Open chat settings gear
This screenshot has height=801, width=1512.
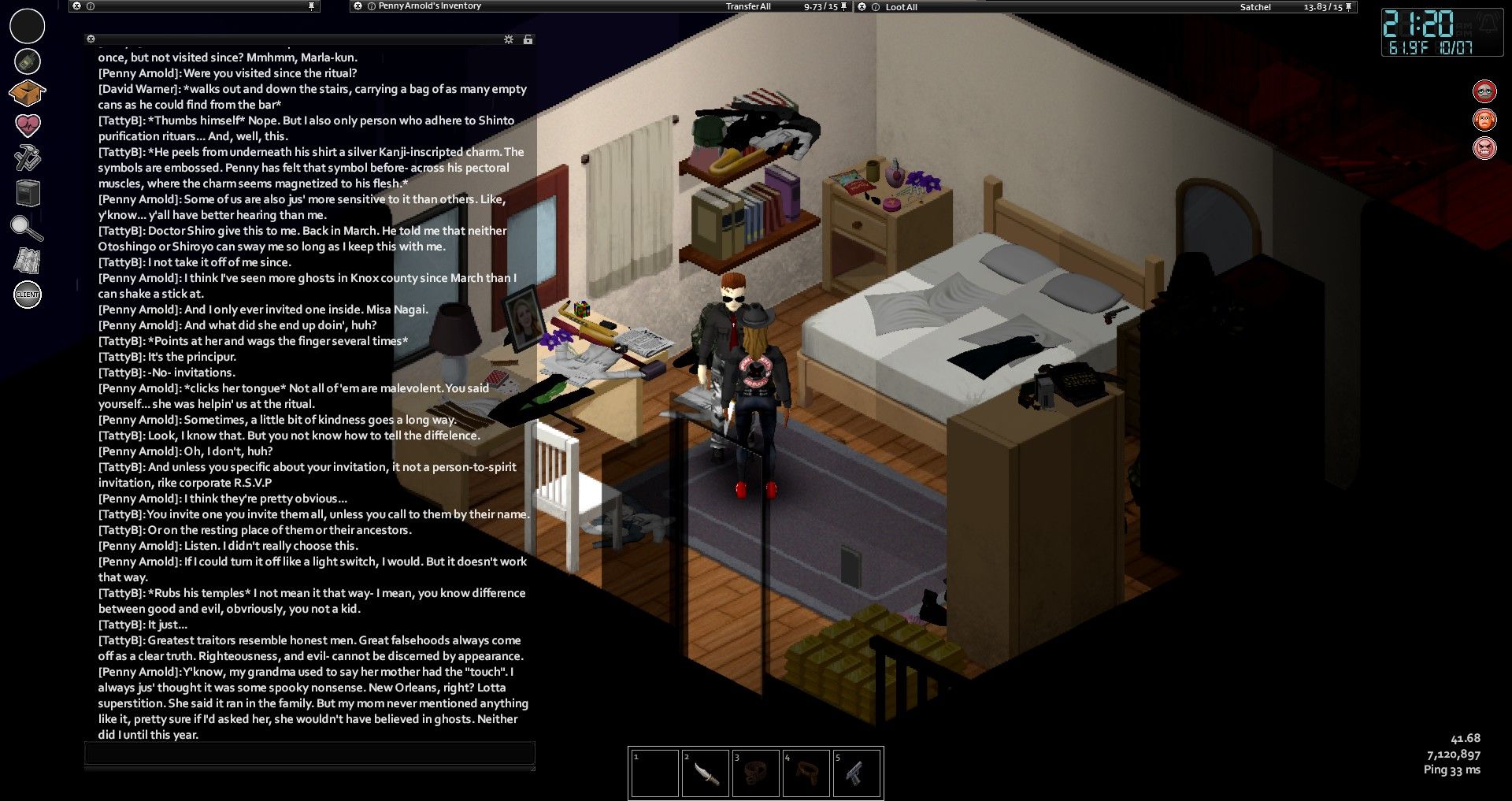click(x=509, y=39)
